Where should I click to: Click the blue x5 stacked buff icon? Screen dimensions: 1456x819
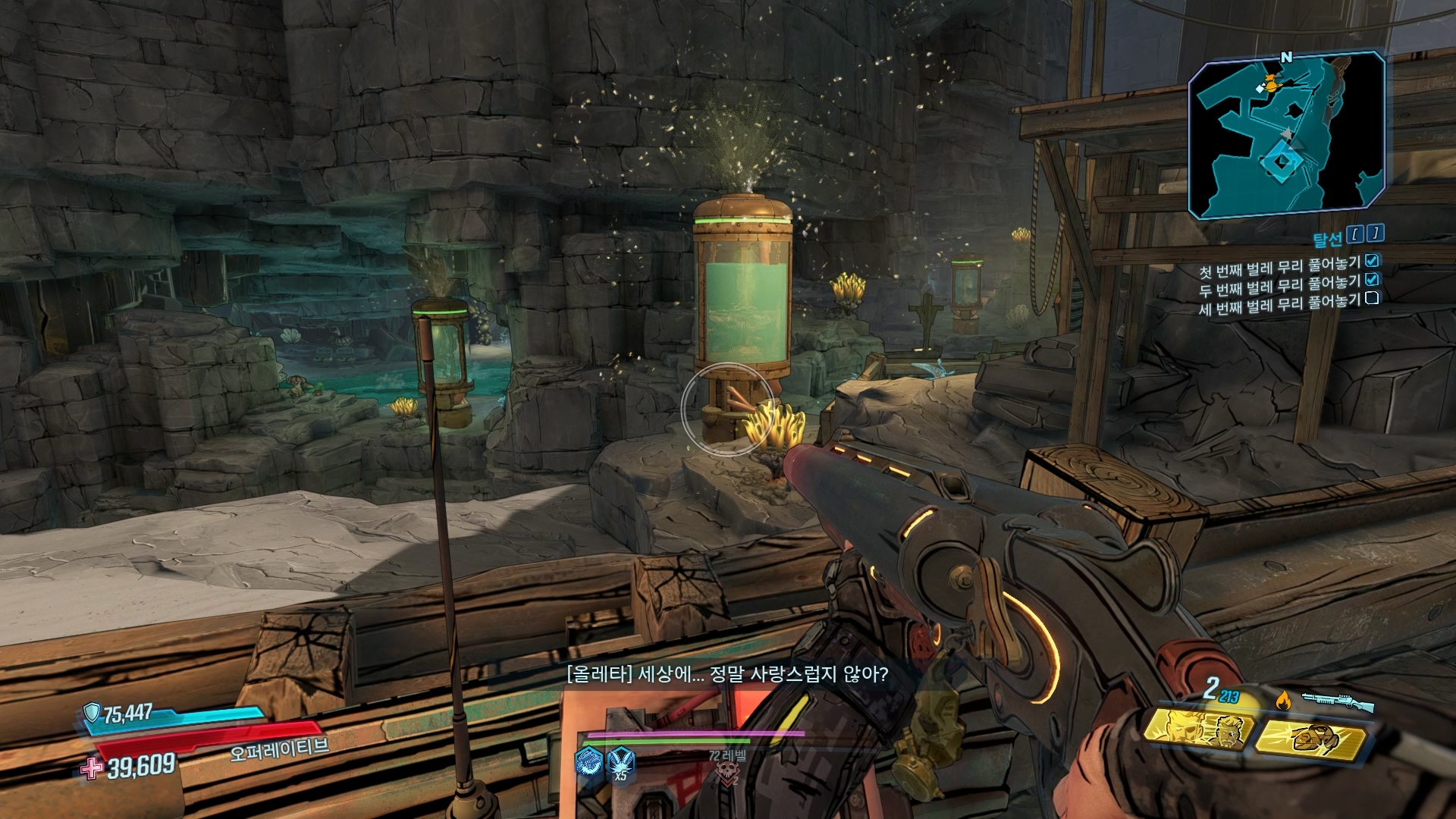621,761
